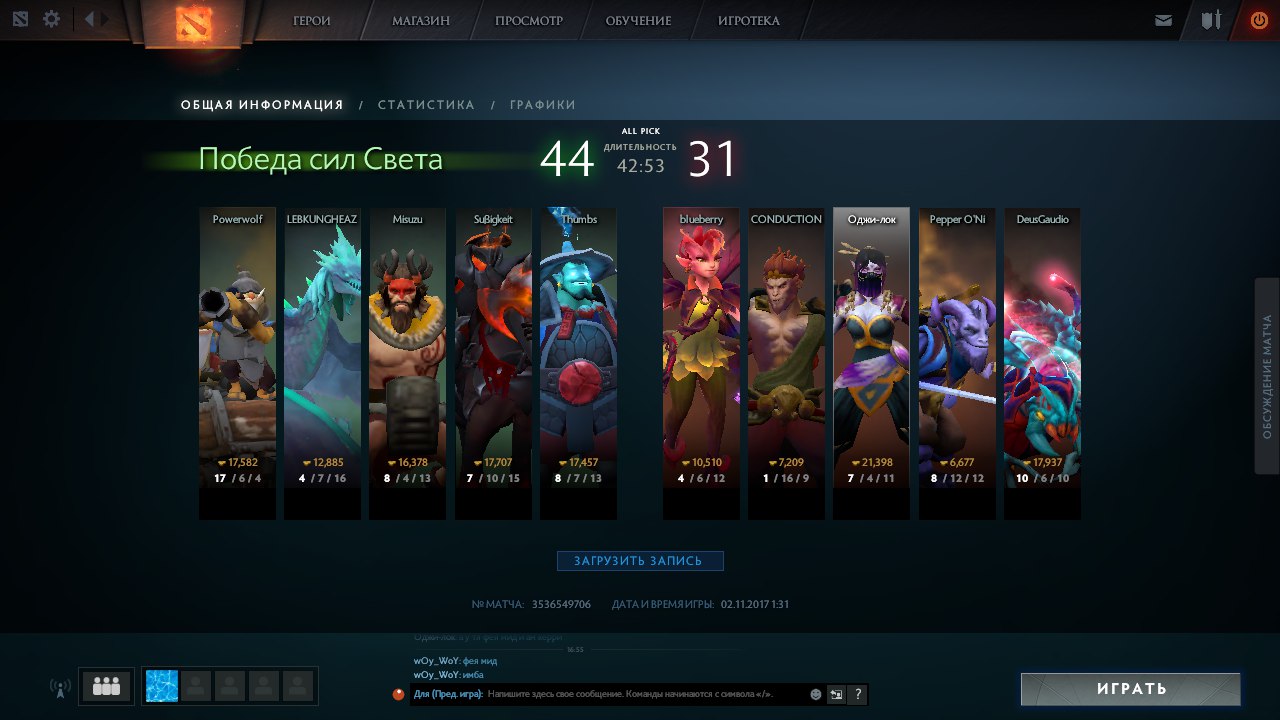The image size is (1280, 720).
Task: Expand the Обсуждение матча side panel
Action: click(x=1266, y=376)
